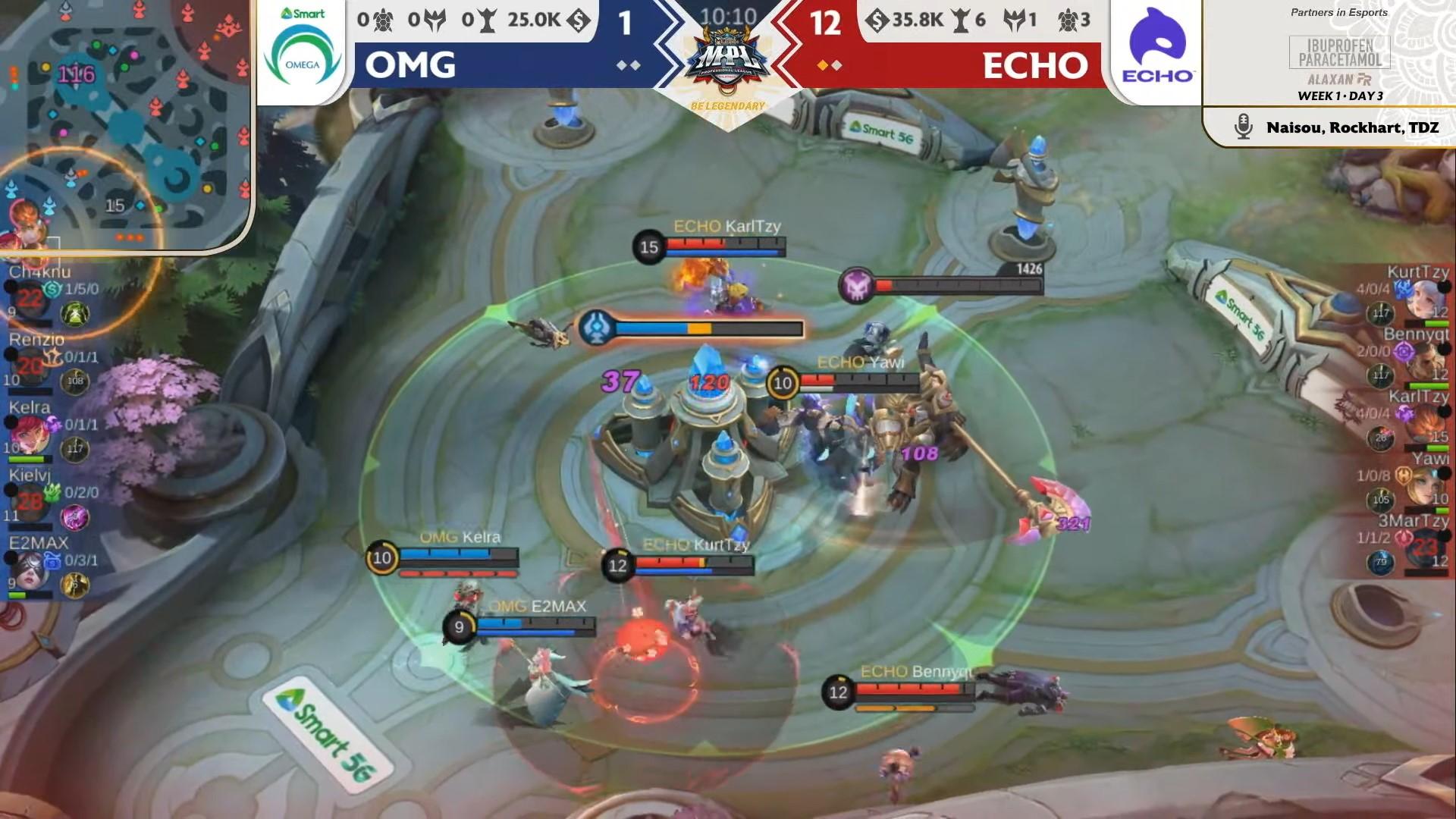
Task: Select KurtTzy's hero portrait
Action: pyautogui.click(x=1424, y=298)
